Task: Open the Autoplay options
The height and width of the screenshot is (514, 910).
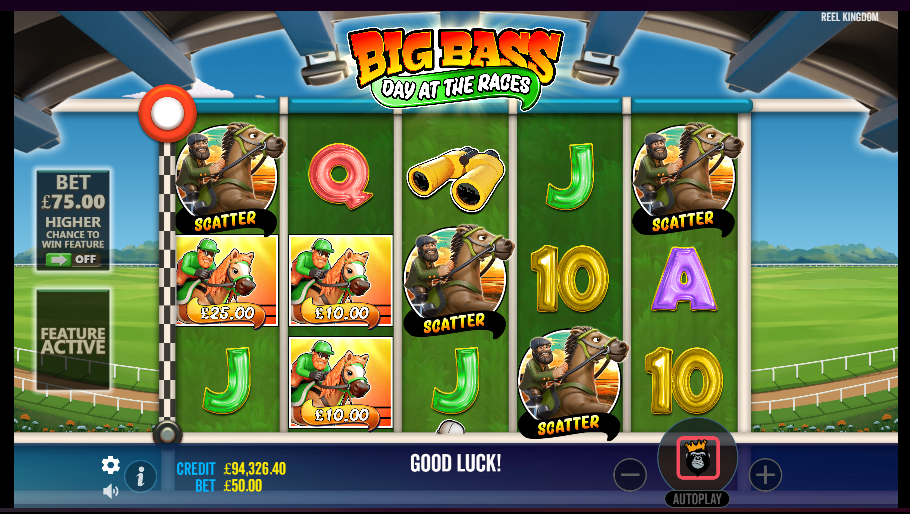Action: (x=697, y=498)
